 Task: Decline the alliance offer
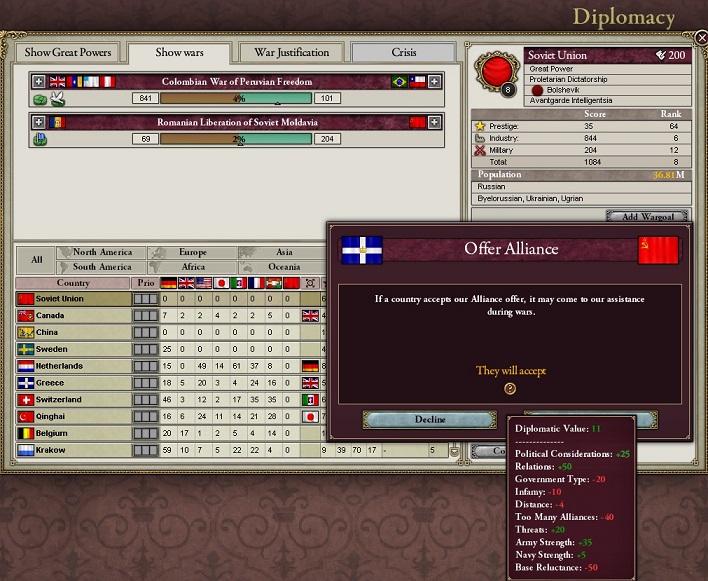(415, 420)
